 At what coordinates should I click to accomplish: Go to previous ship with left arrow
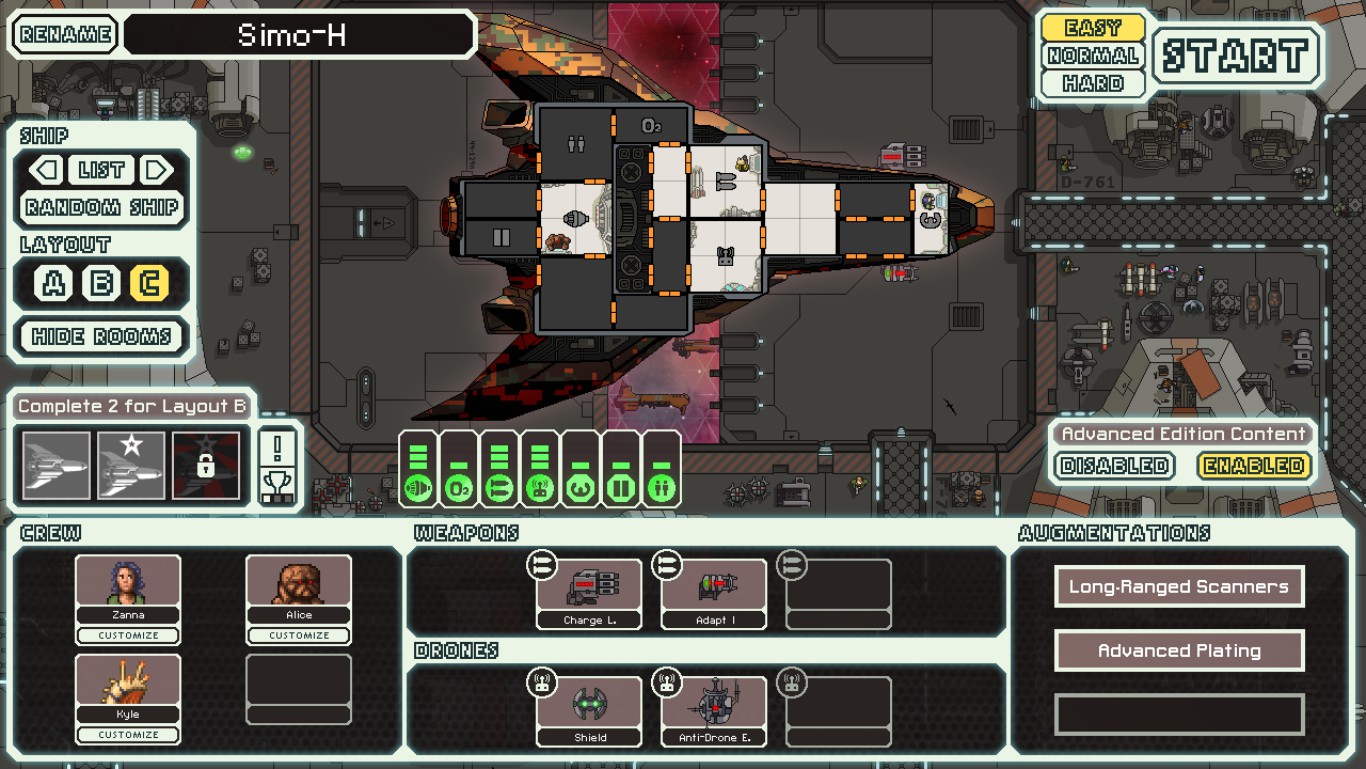(47, 170)
